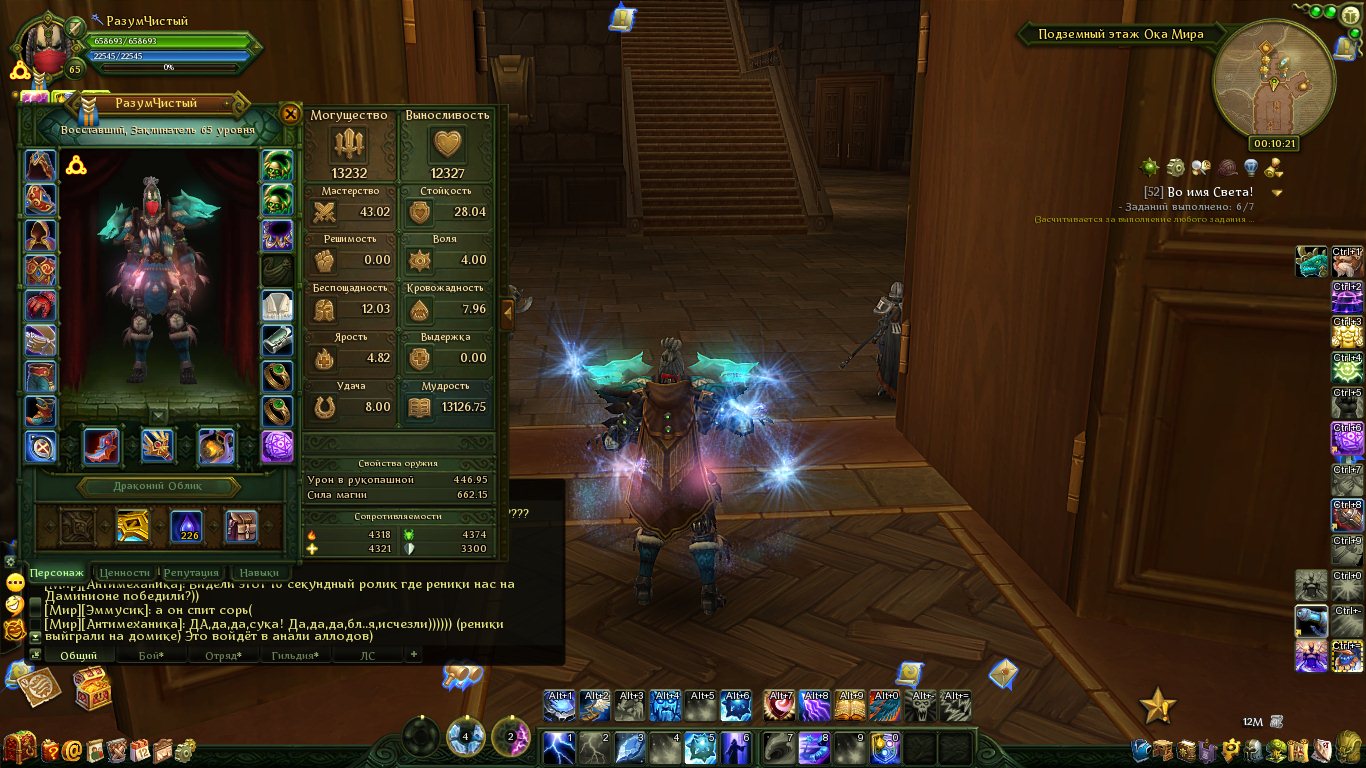
Task: Add a new chat tab with plus button
Action: 413,655
